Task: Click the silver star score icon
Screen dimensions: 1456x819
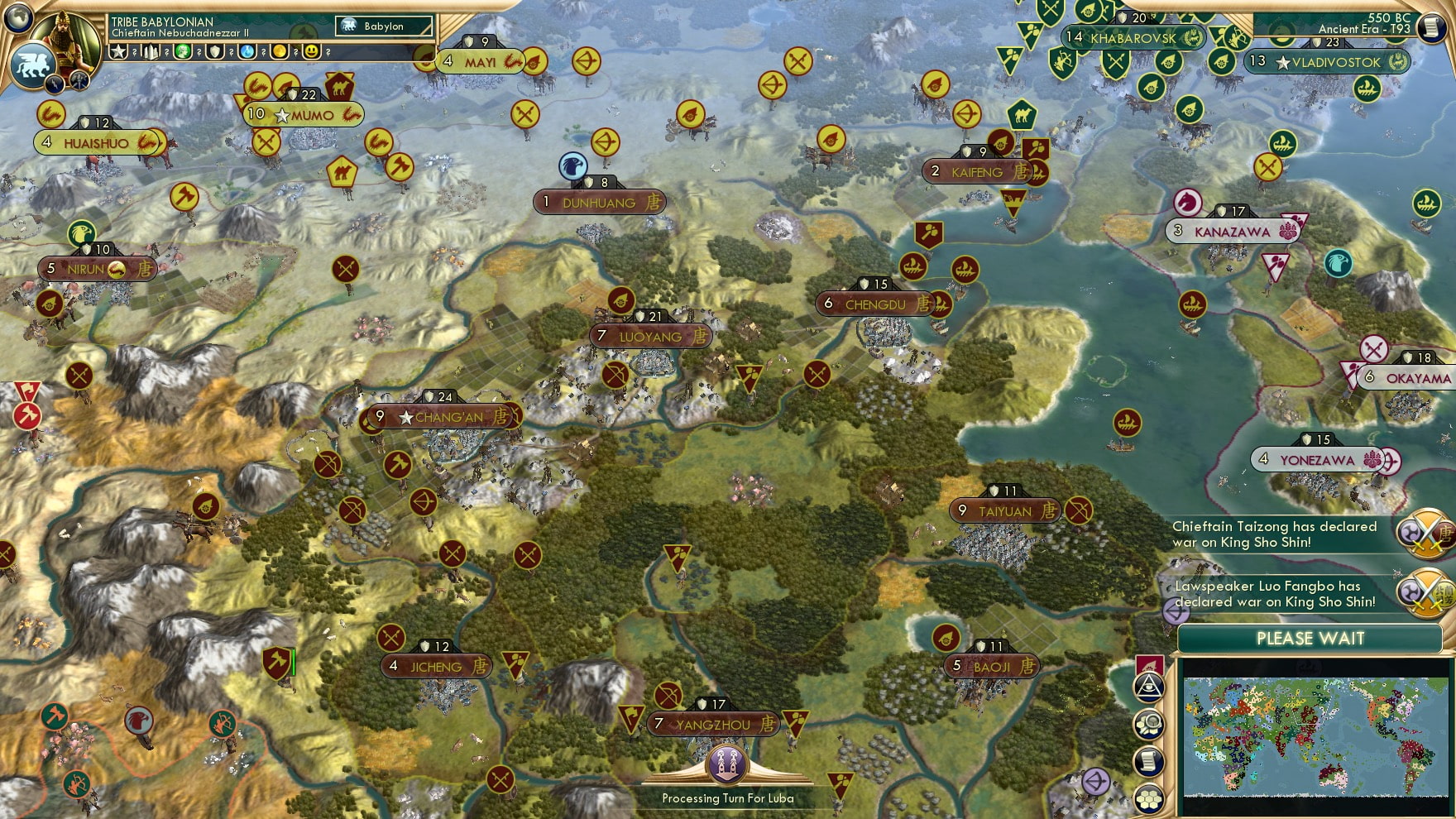Action: pos(118,52)
